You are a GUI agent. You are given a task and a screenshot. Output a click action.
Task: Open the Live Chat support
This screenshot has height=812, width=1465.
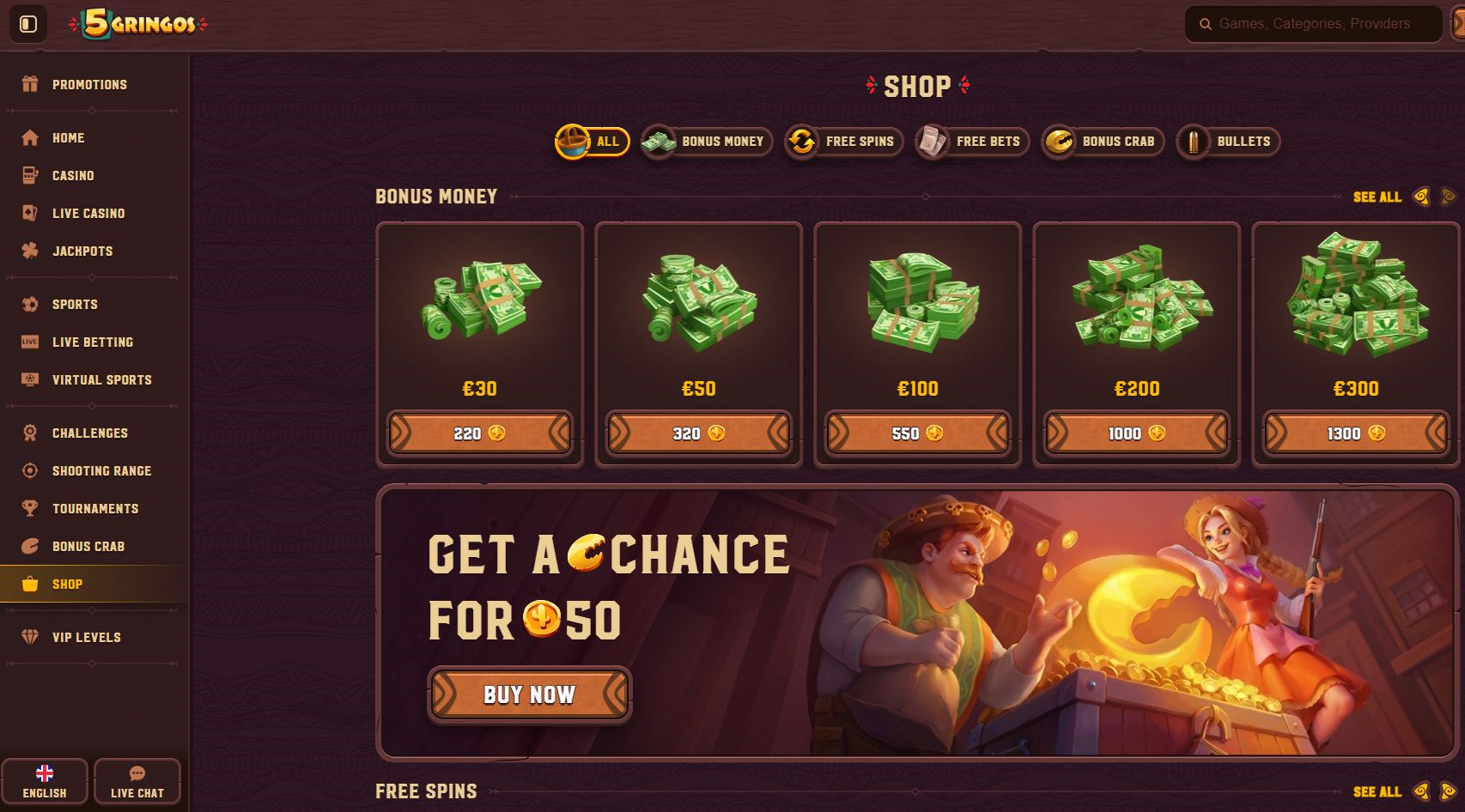pyautogui.click(x=137, y=782)
